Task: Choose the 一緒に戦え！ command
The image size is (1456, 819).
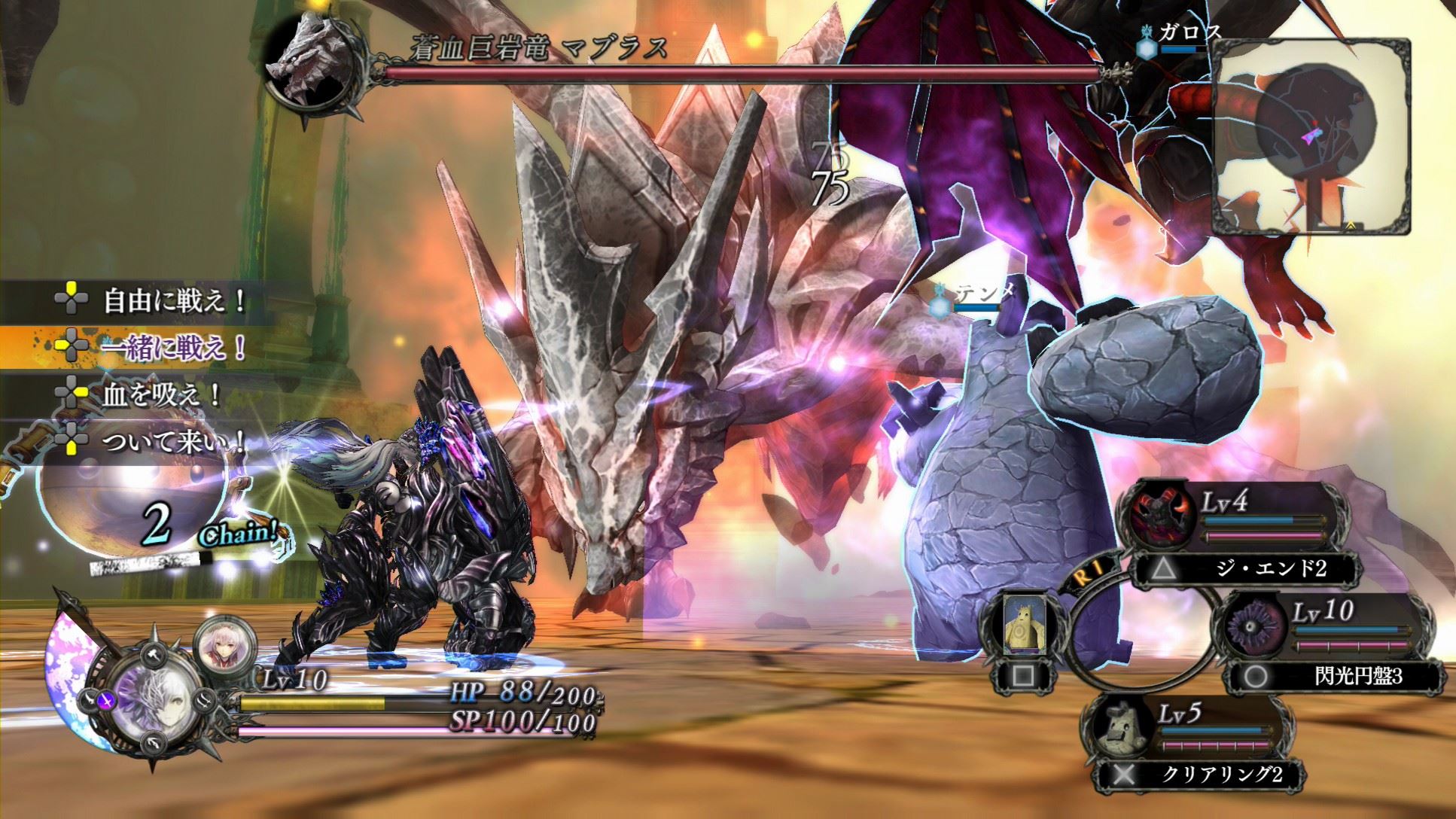Action: click(x=173, y=347)
